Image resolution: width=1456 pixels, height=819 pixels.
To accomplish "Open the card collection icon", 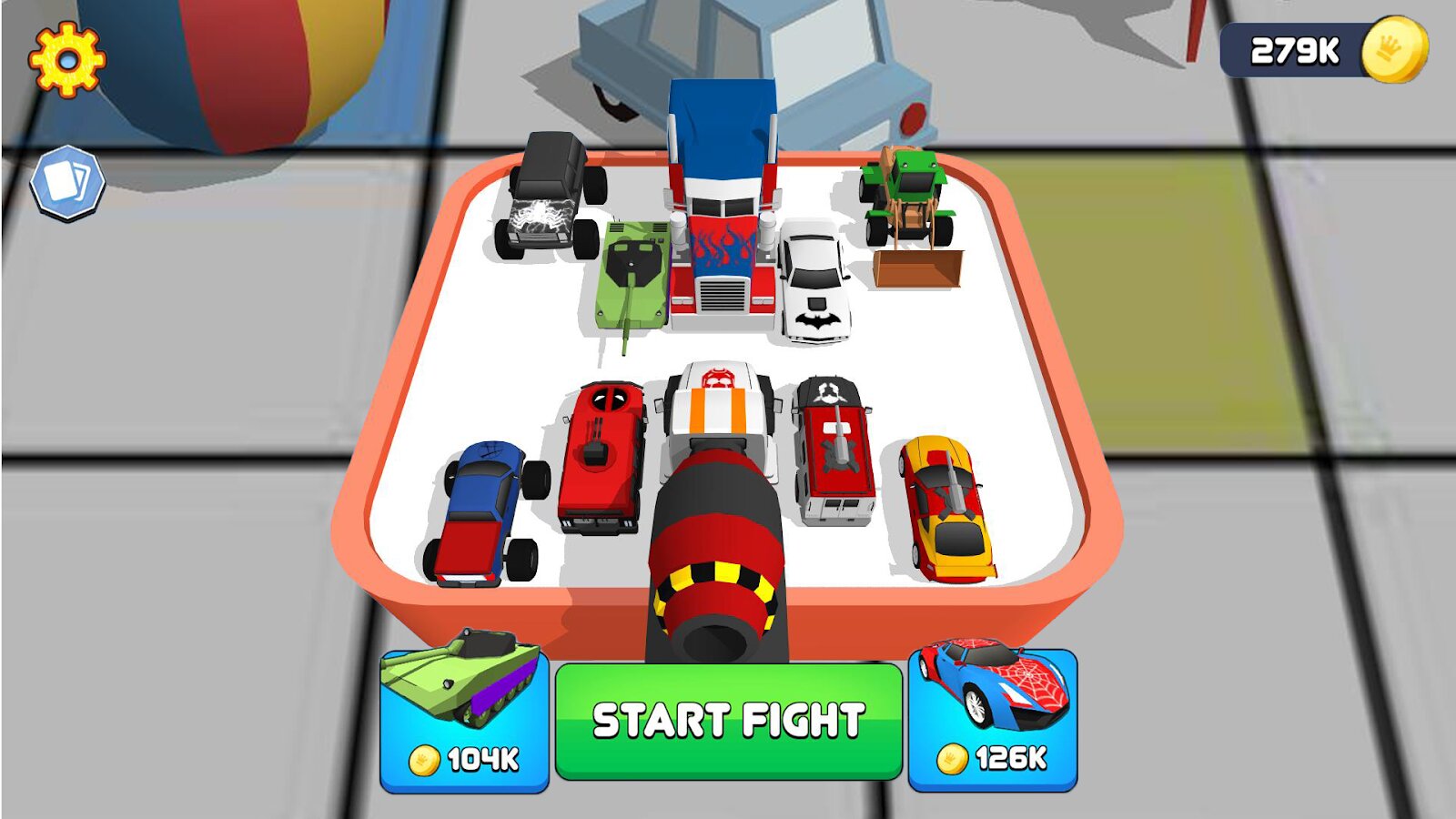I will pos(67,183).
